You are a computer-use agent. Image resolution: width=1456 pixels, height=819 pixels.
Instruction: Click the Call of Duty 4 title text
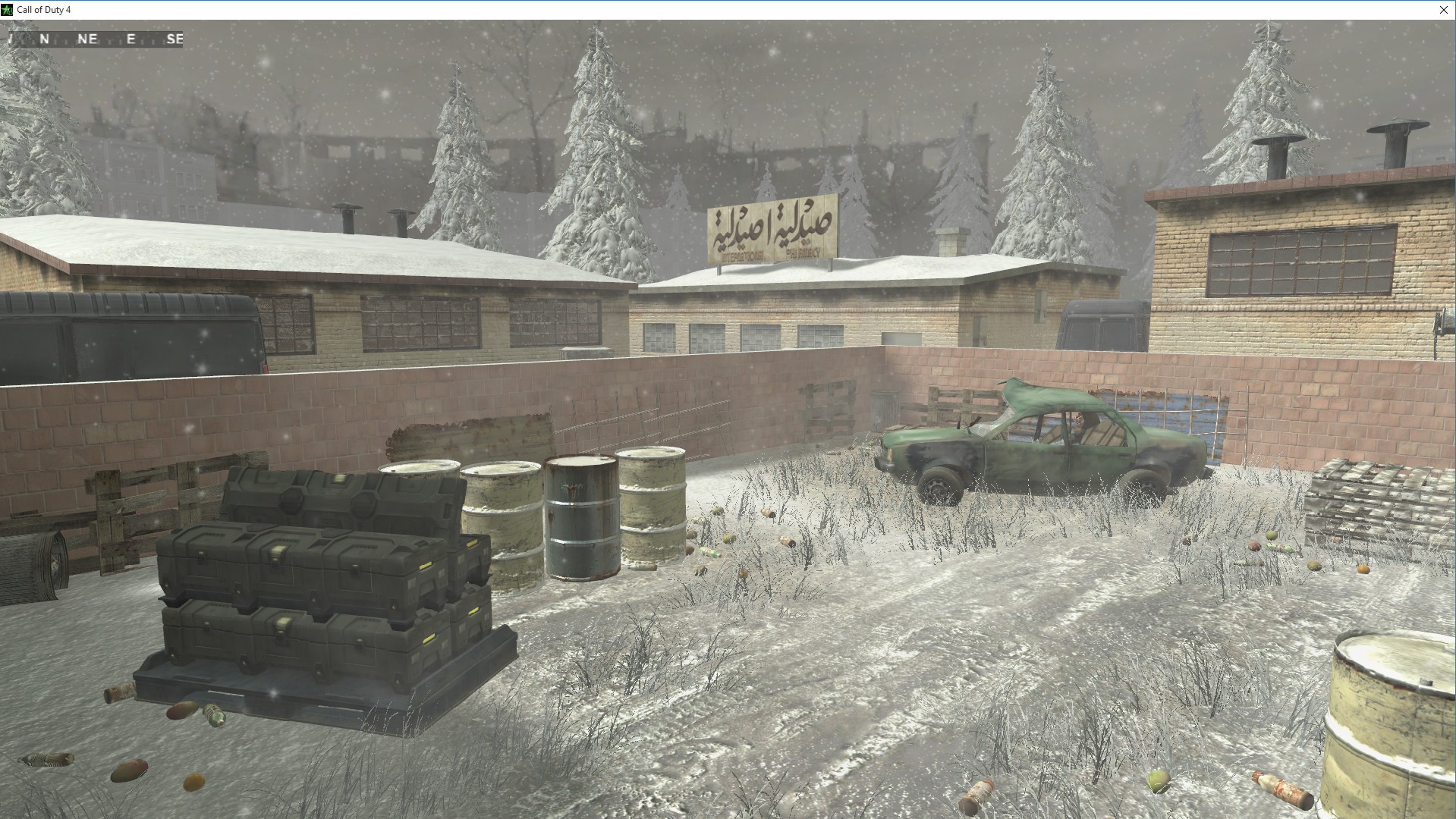tap(43, 10)
